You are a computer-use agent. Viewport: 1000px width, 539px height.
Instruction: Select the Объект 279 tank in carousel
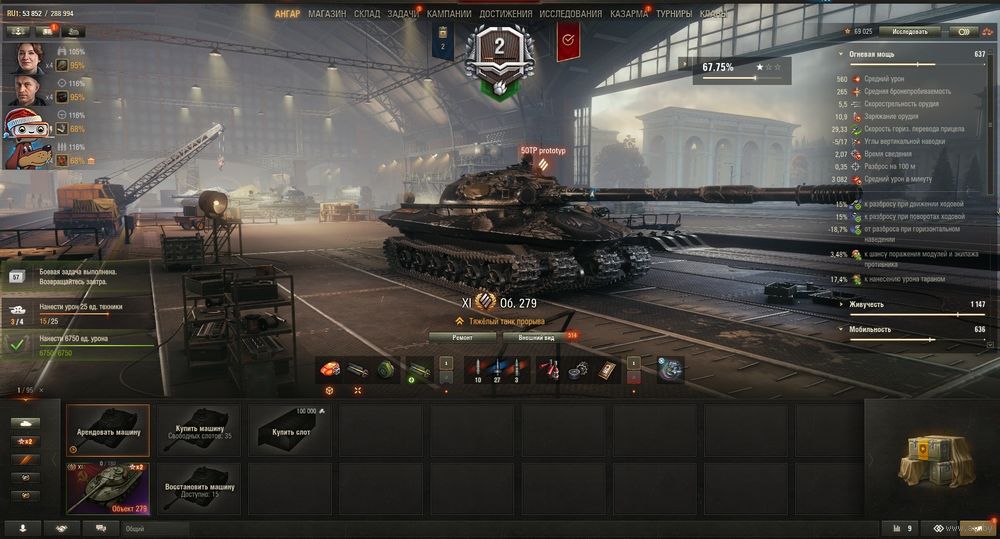point(108,488)
